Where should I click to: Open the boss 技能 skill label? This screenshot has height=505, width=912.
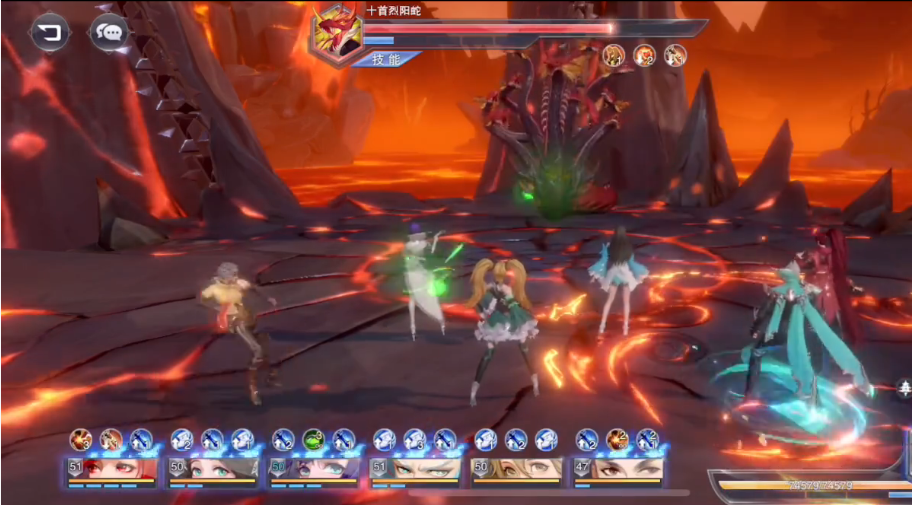385,59
